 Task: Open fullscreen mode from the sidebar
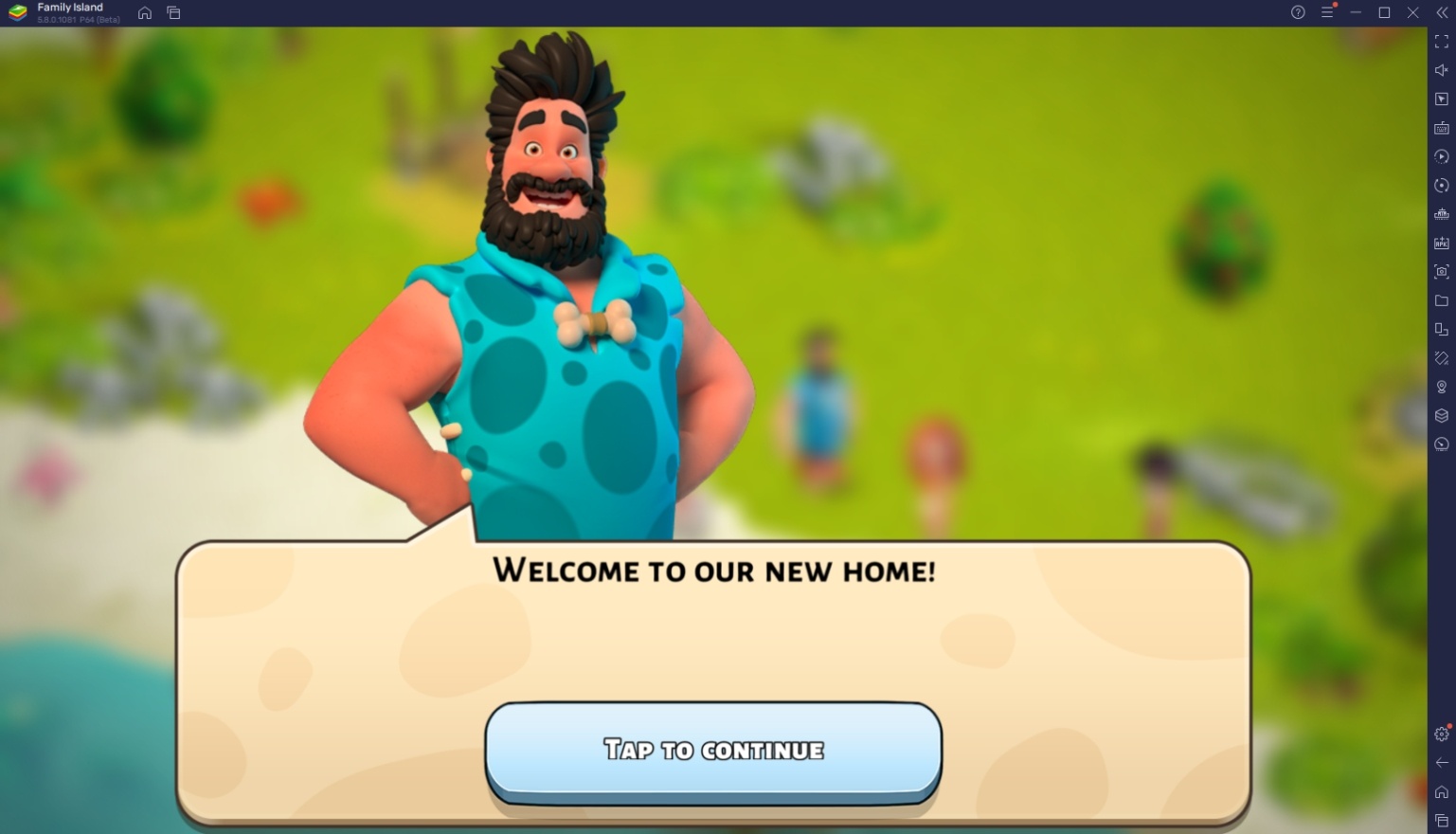(1441, 42)
